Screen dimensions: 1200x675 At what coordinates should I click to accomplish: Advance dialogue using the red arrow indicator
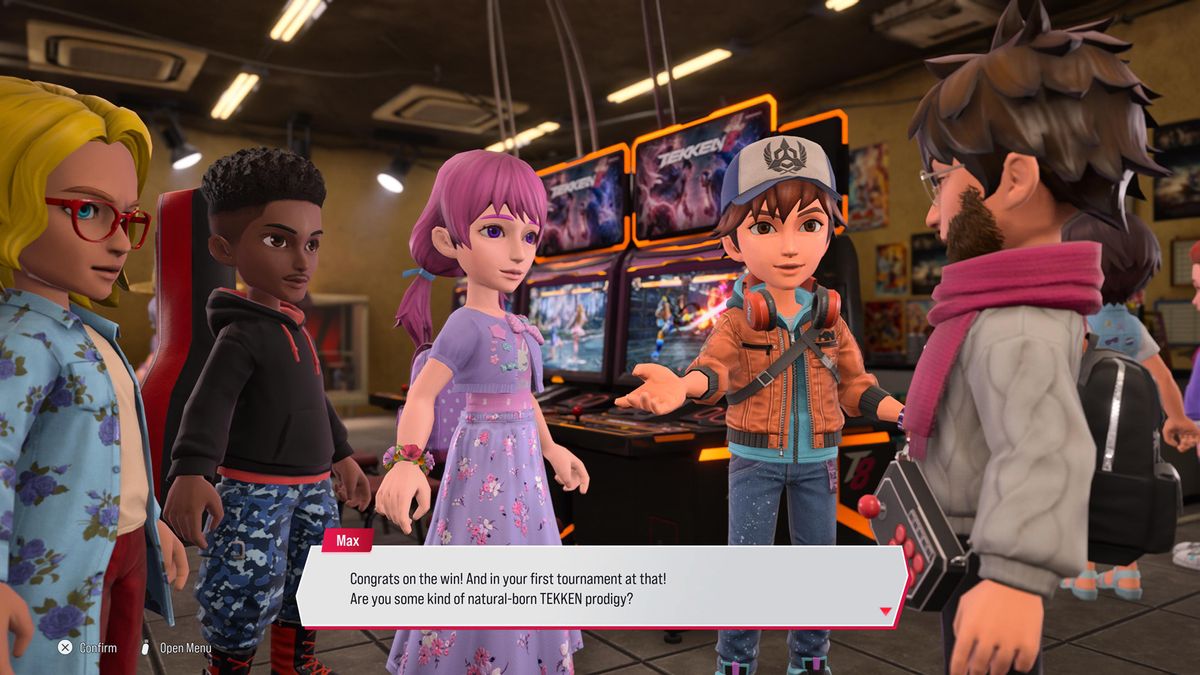tap(884, 611)
